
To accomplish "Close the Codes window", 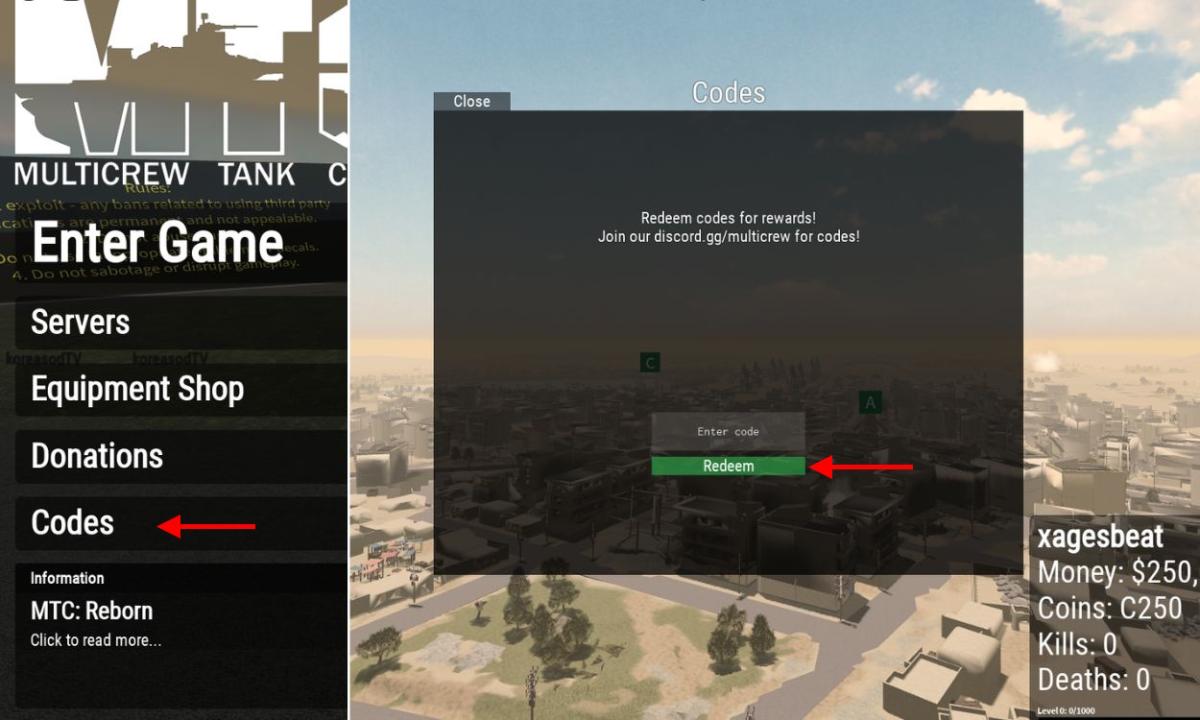I will pyautogui.click(x=472, y=101).
